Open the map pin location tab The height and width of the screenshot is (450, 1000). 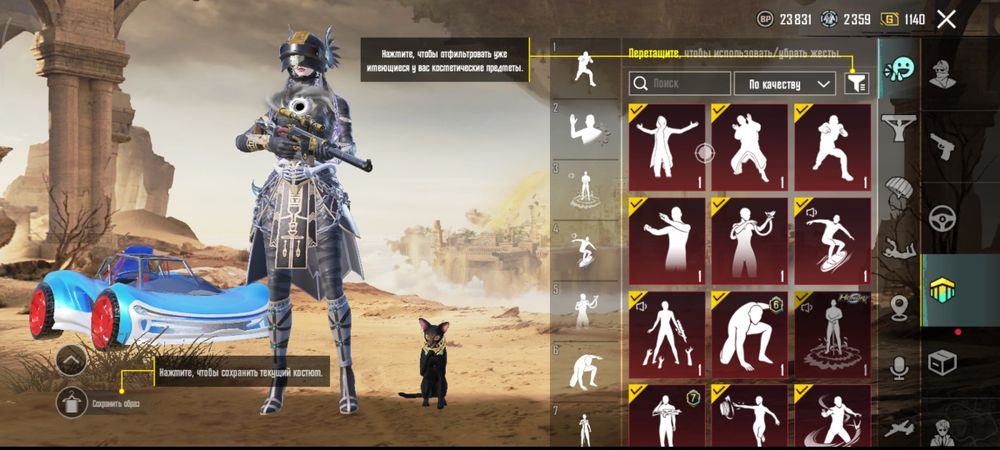coord(899,307)
